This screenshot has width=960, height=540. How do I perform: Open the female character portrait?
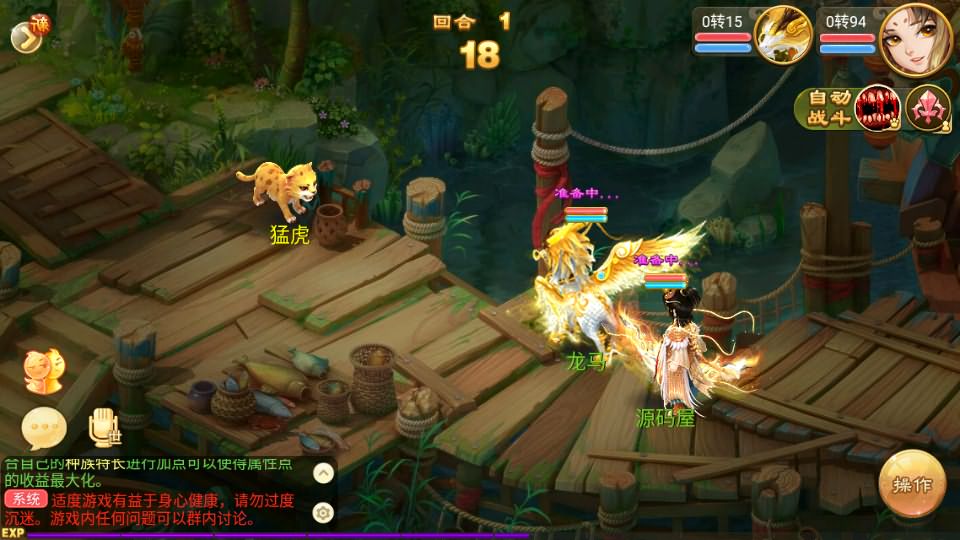click(x=916, y=36)
